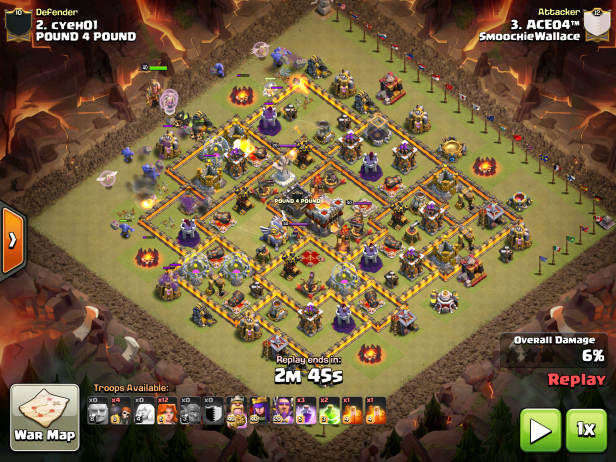Change replay speed with the 1x button
This screenshot has width=616, height=462.
coord(587,430)
